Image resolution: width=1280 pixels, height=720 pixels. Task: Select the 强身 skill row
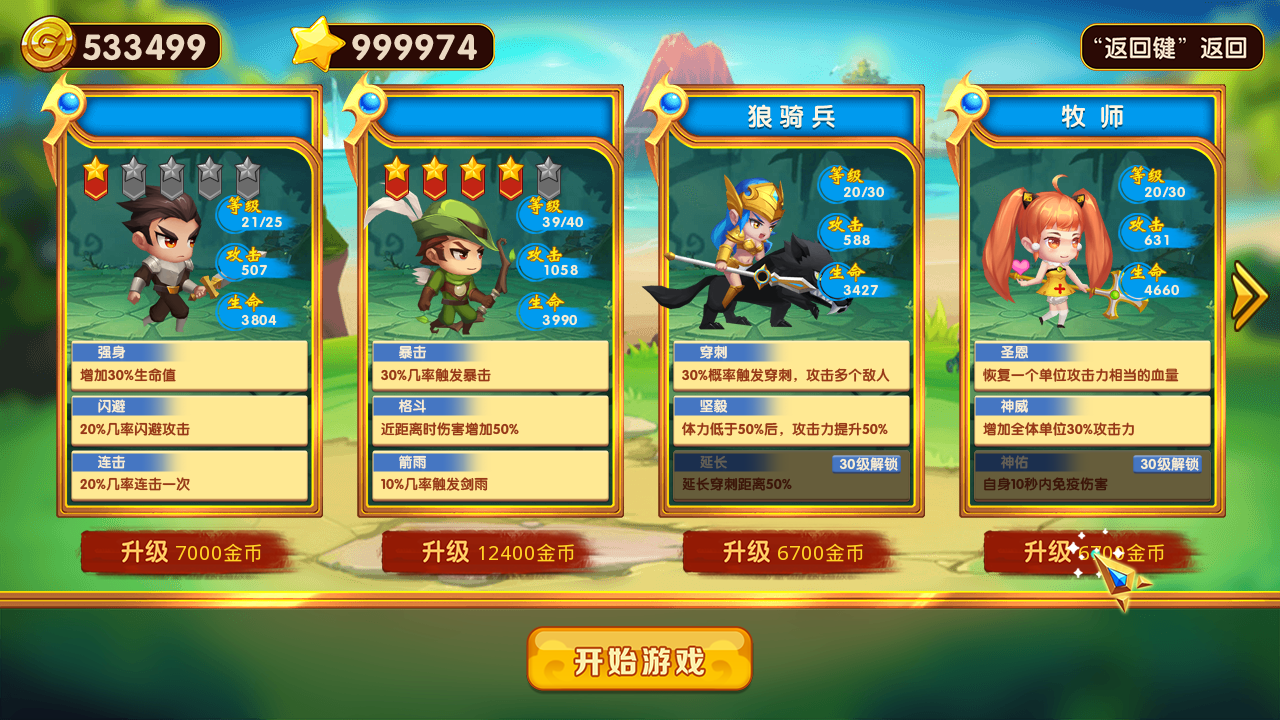[189, 366]
